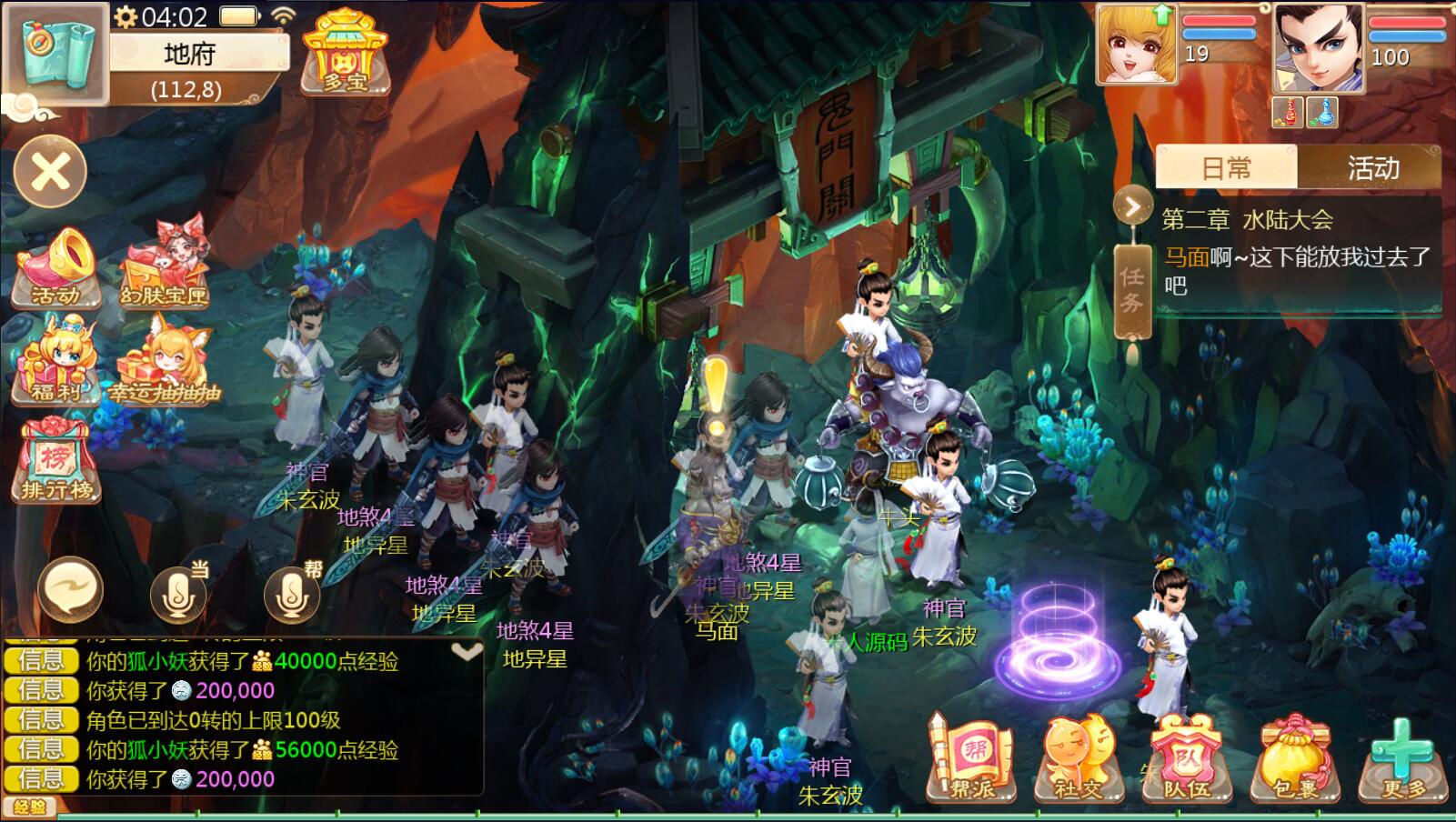Open the 社交 social menu
1456x822 pixels.
1079,760
